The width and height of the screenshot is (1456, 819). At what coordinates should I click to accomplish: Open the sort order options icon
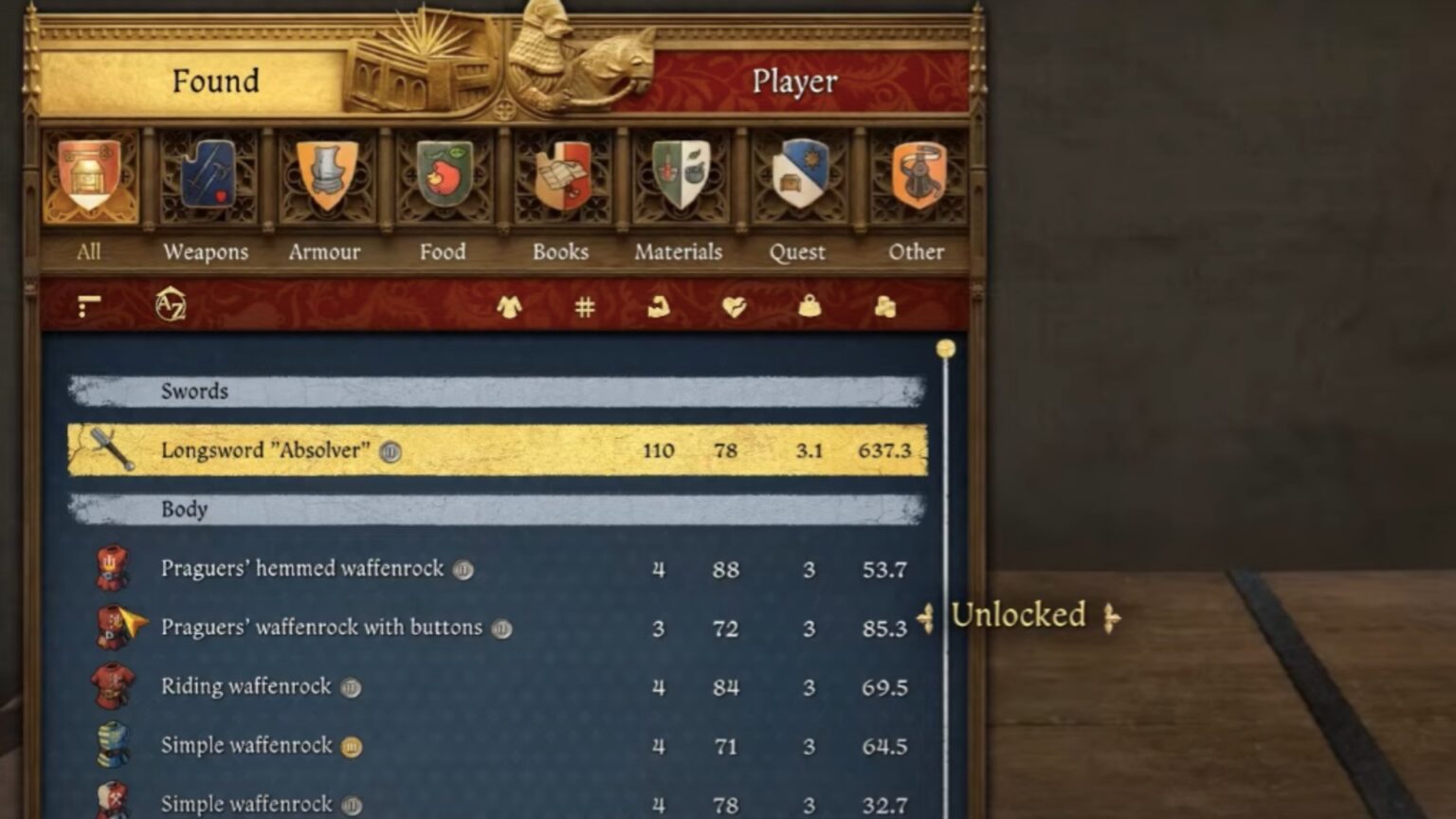(91, 305)
